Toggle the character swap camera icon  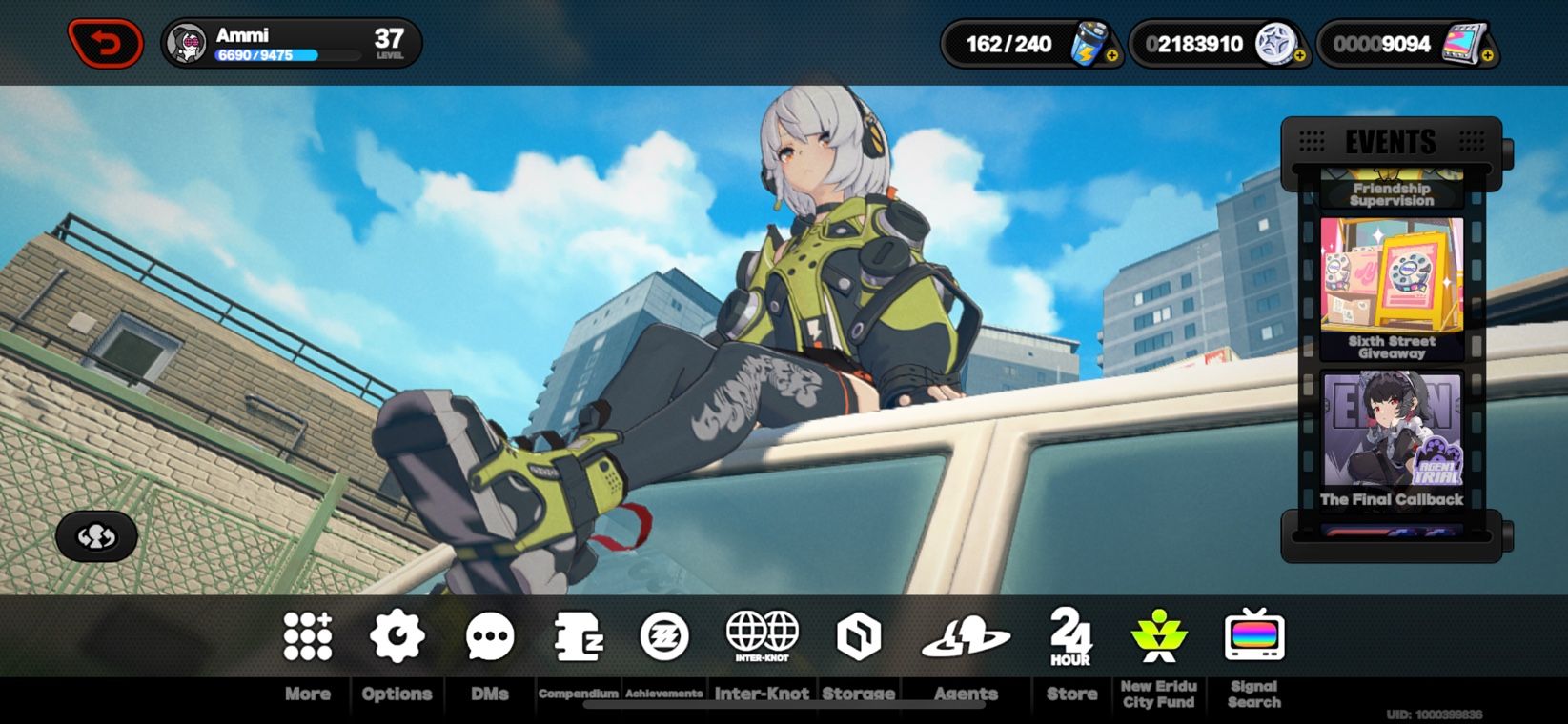tap(96, 536)
